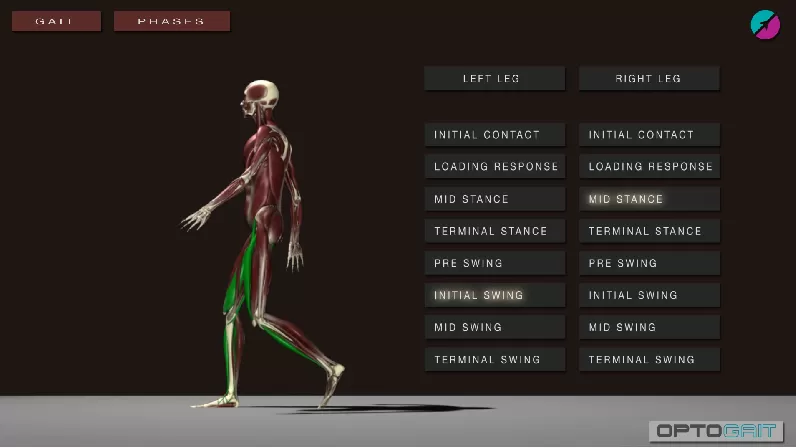Click the round teal and magenta logo icon
The width and height of the screenshot is (796, 448).
click(x=765, y=24)
